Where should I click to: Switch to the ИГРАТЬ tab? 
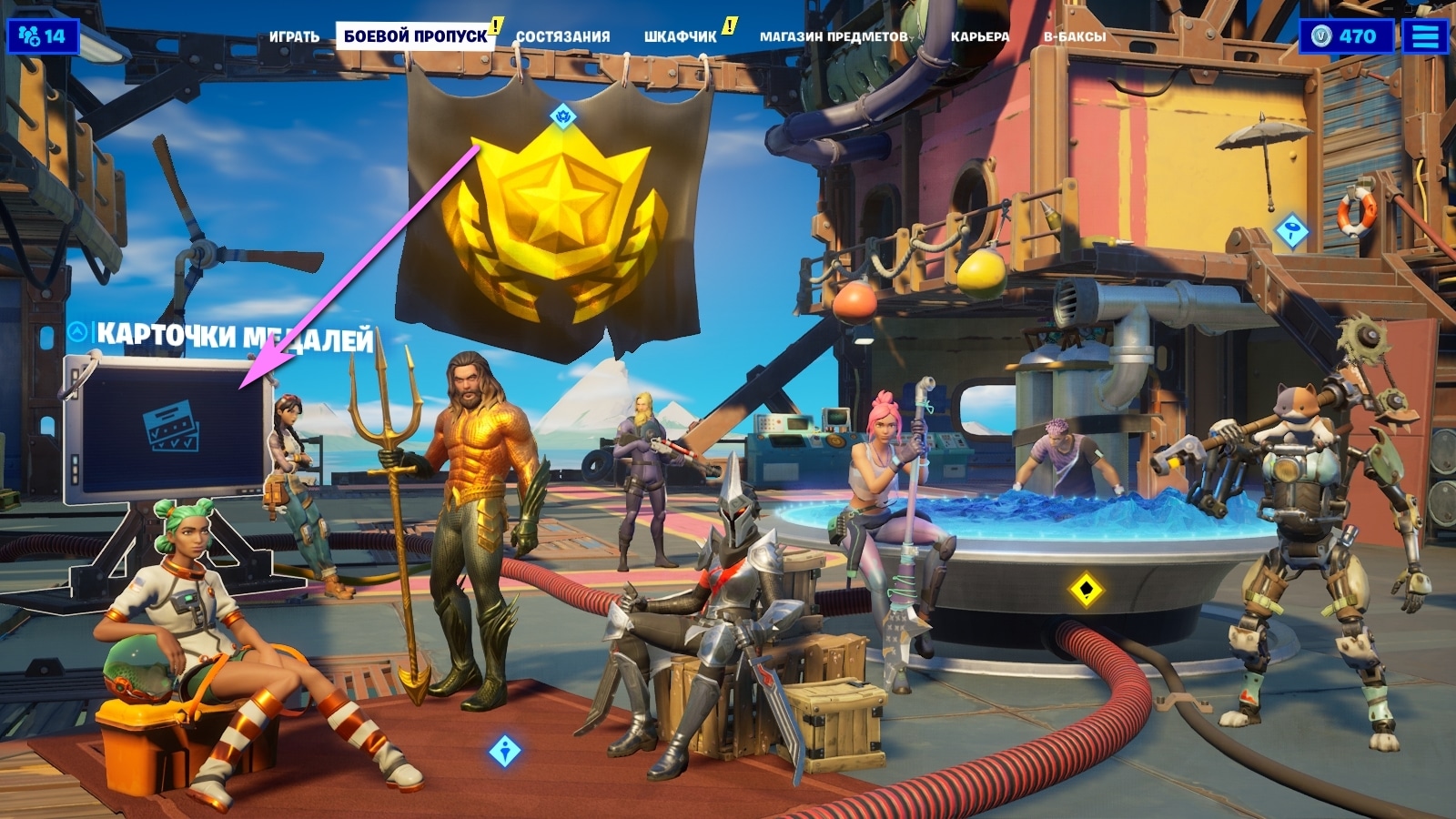[294, 36]
